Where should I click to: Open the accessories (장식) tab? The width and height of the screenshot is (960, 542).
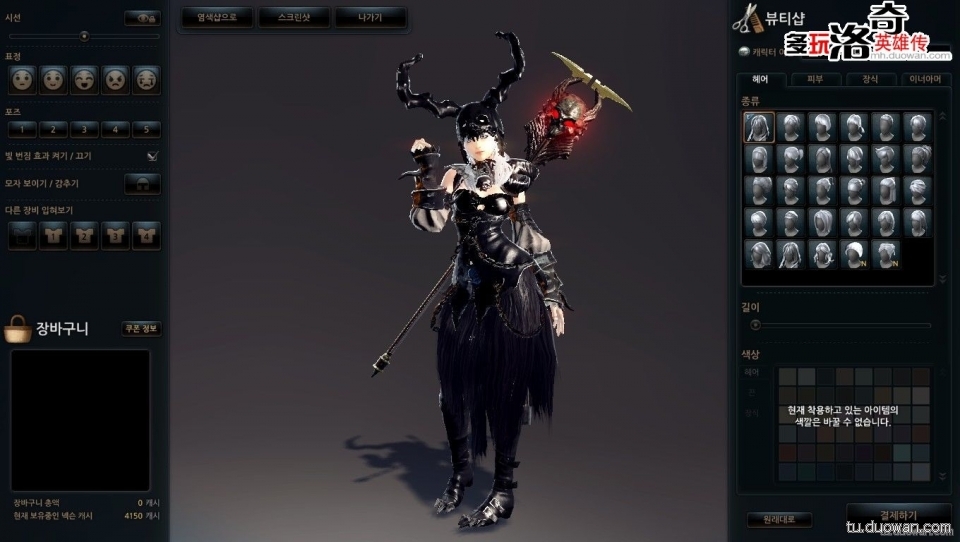[x=871, y=80]
